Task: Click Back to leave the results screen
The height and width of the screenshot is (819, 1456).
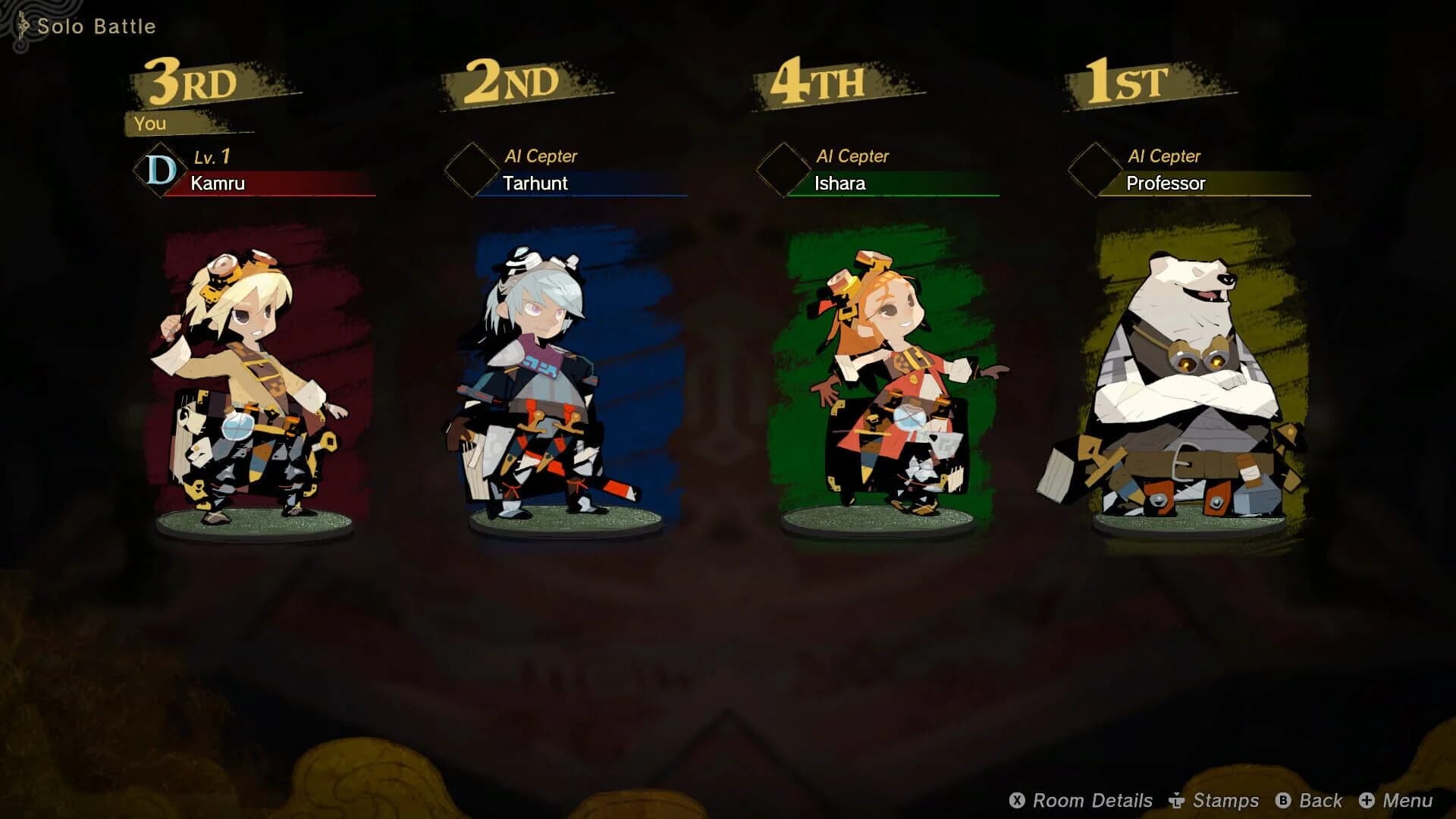Action: pyautogui.click(x=1319, y=800)
